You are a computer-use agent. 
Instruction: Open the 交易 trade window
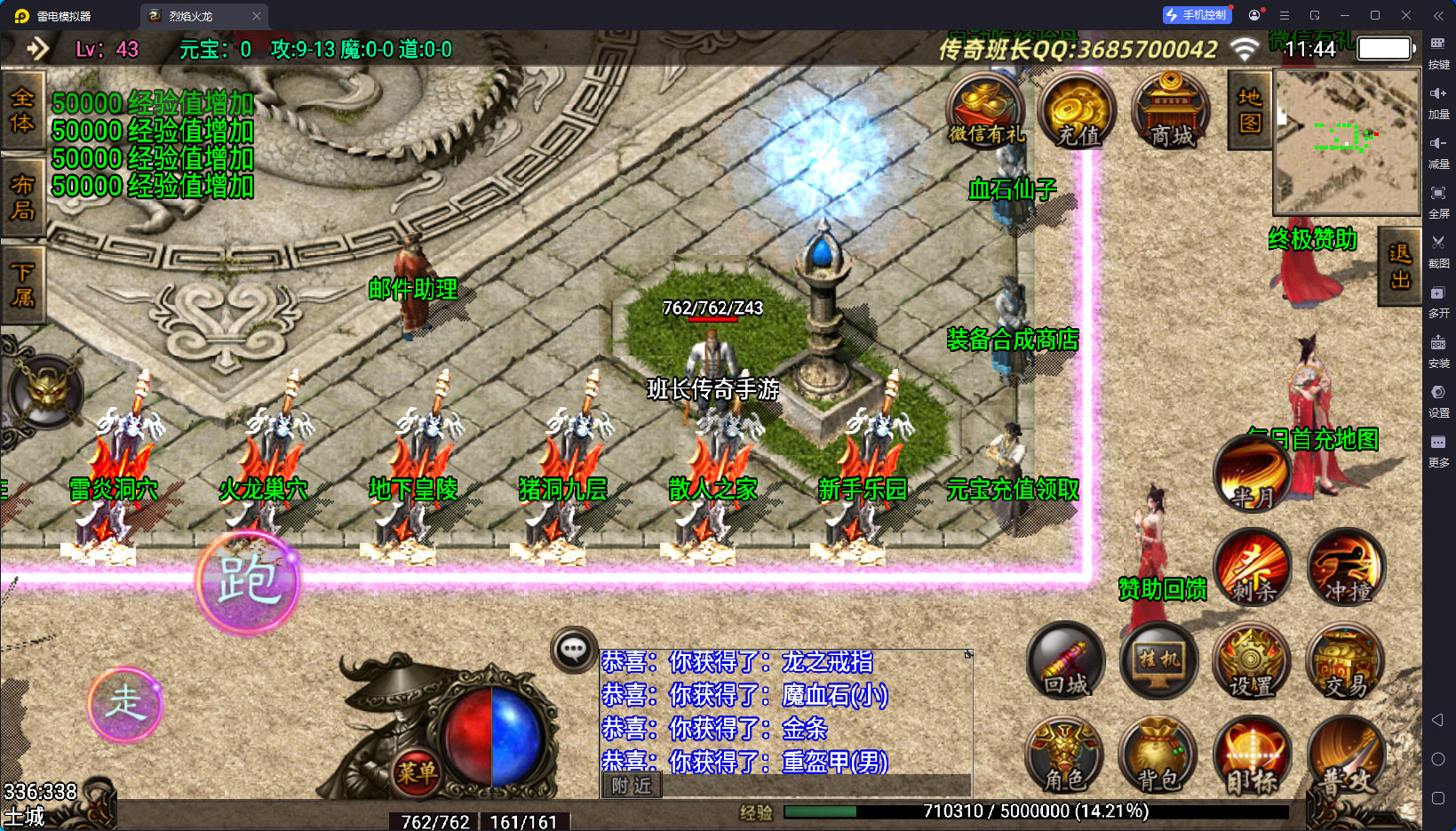(x=1346, y=660)
